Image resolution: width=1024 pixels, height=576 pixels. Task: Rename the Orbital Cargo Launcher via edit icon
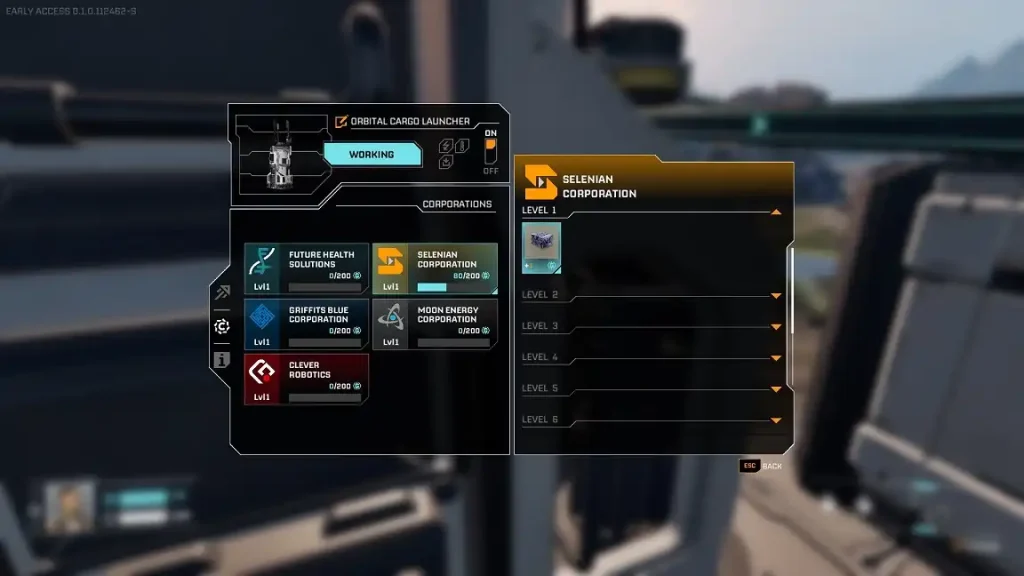coord(341,121)
